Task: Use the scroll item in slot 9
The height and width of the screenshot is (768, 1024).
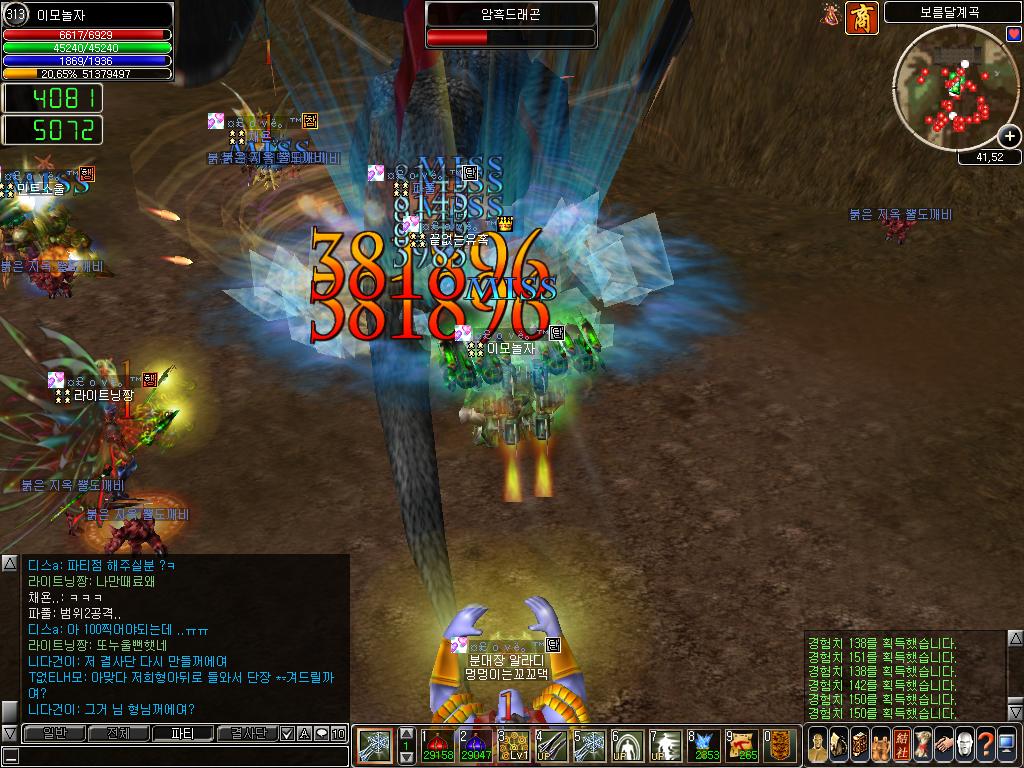Action: 743,745
